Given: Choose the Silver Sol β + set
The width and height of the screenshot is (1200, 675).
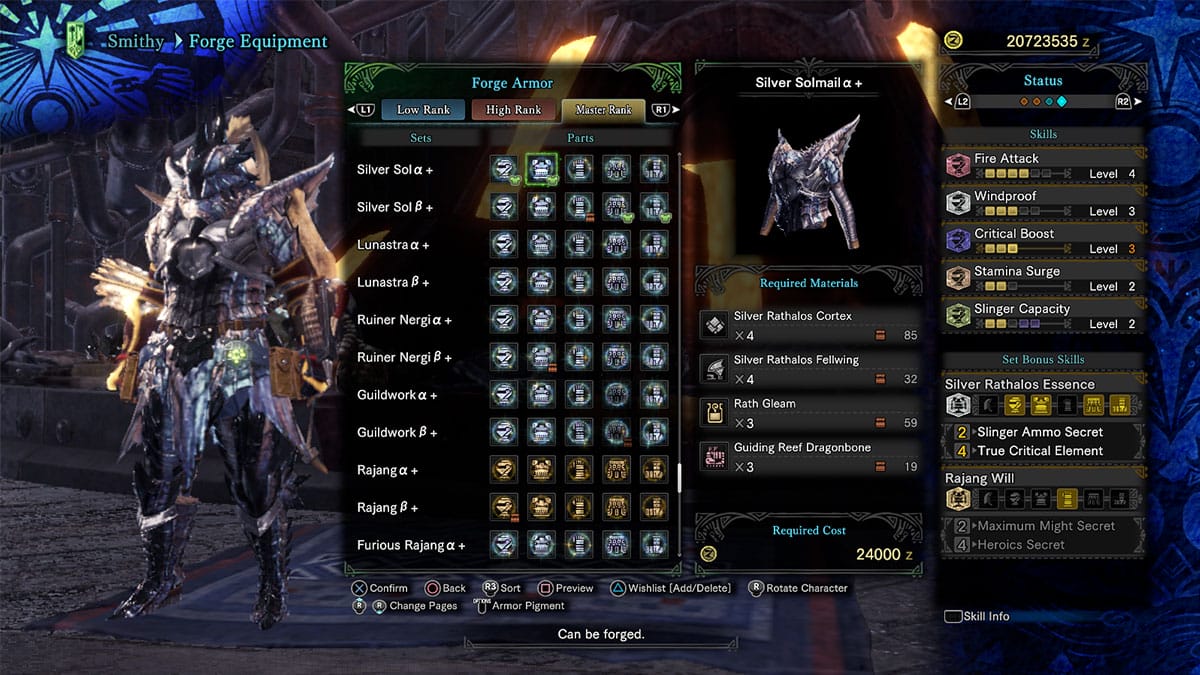Looking at the screenshot, I should coord(395,207).
